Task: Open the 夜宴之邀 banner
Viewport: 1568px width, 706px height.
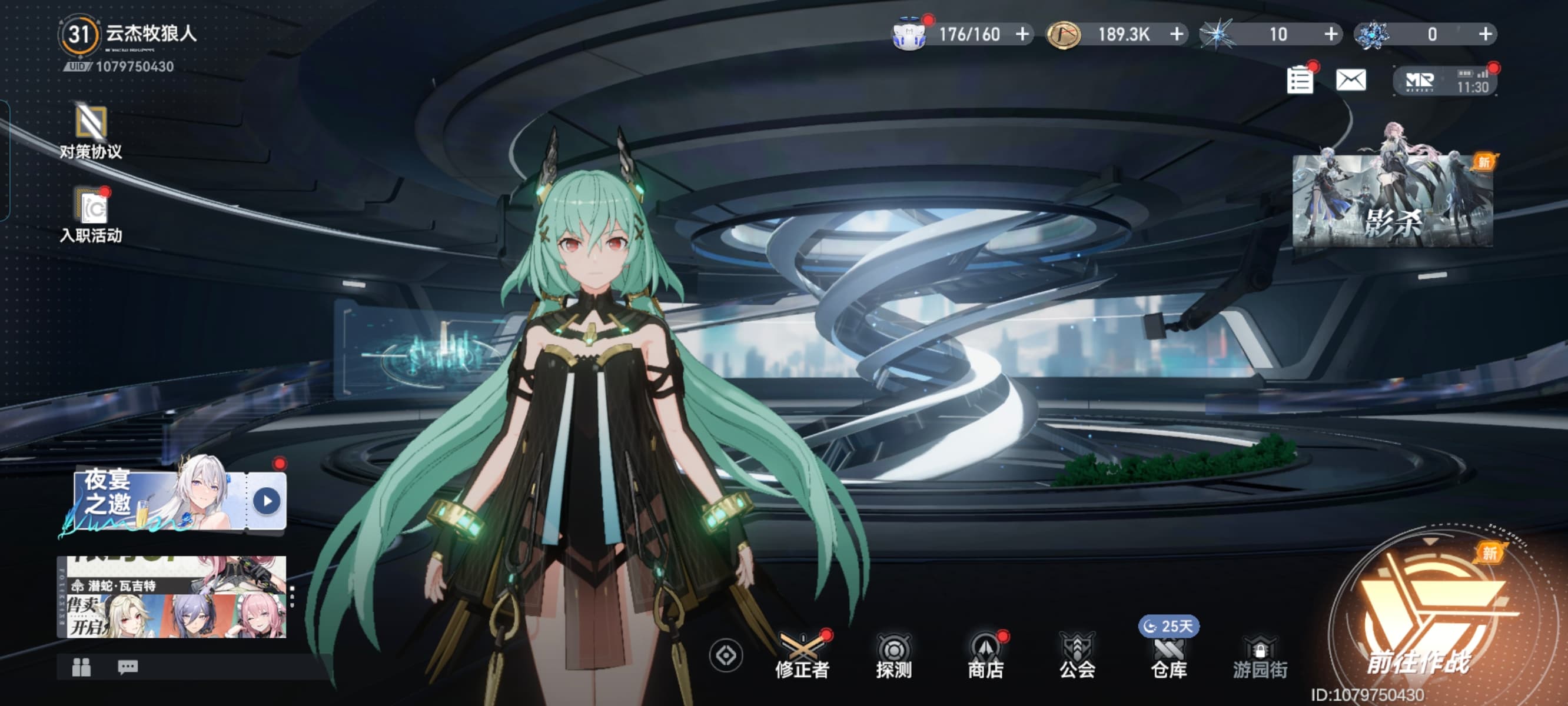Action: point(172,500)
